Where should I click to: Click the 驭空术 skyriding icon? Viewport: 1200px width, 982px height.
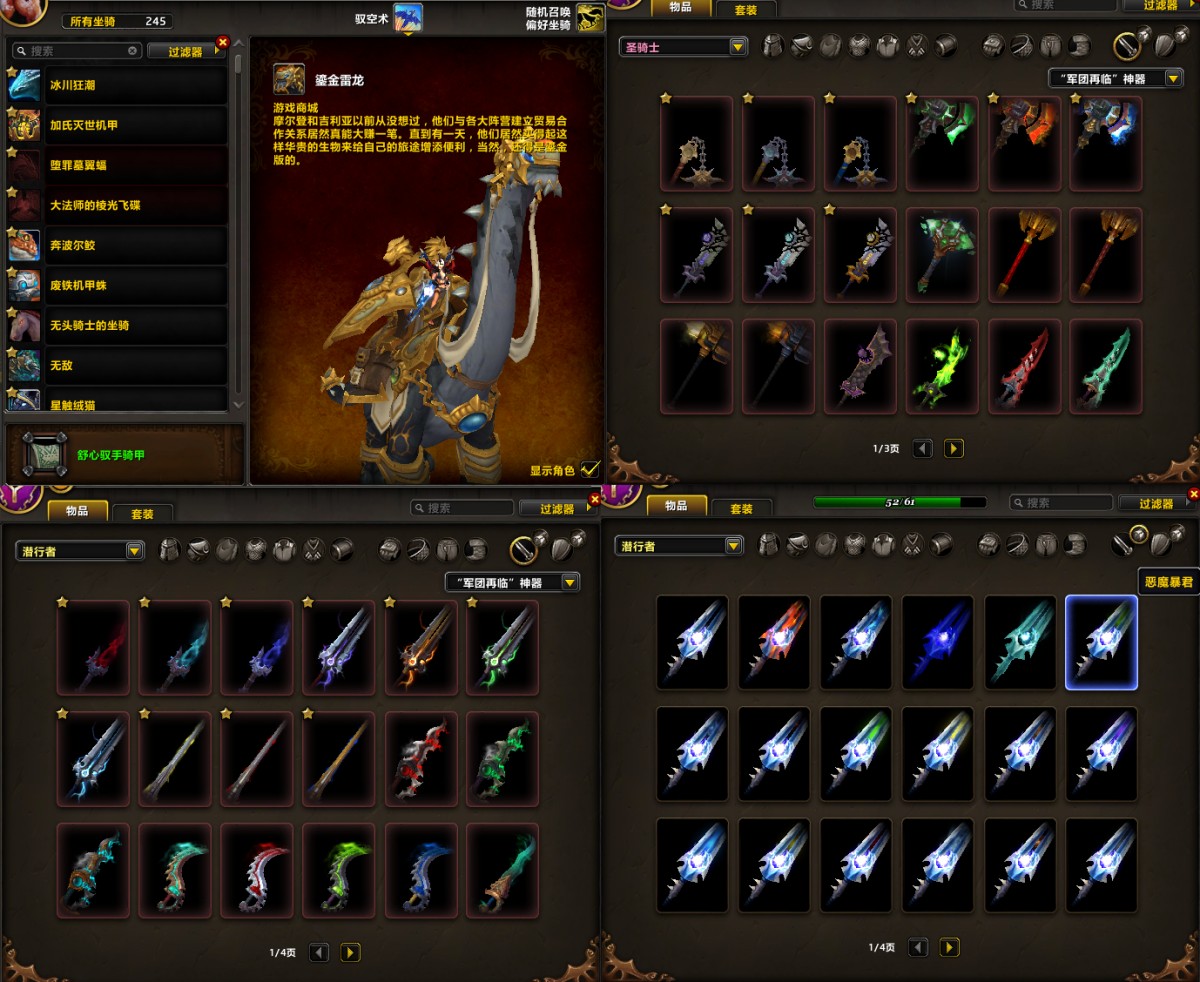tap(407, 17)
